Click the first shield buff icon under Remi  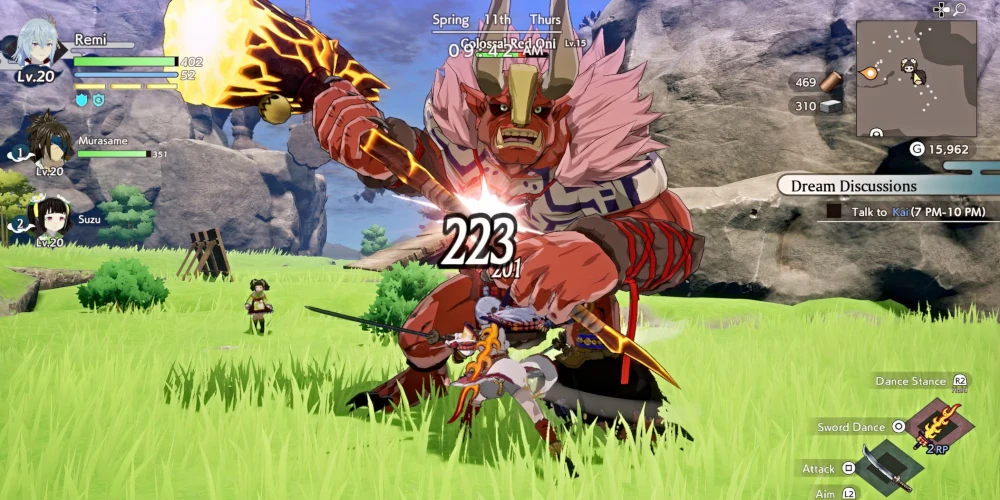coord(82,100)
